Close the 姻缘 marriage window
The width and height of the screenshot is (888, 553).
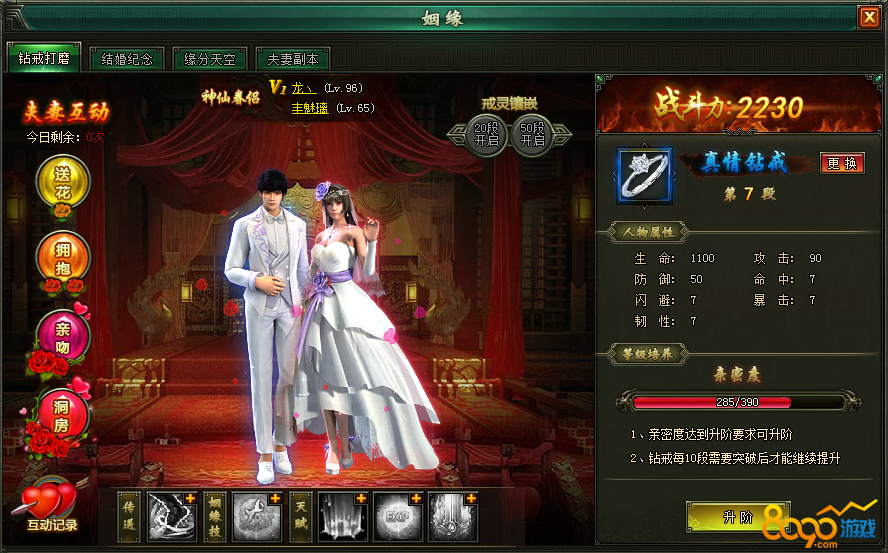(868, 18)
